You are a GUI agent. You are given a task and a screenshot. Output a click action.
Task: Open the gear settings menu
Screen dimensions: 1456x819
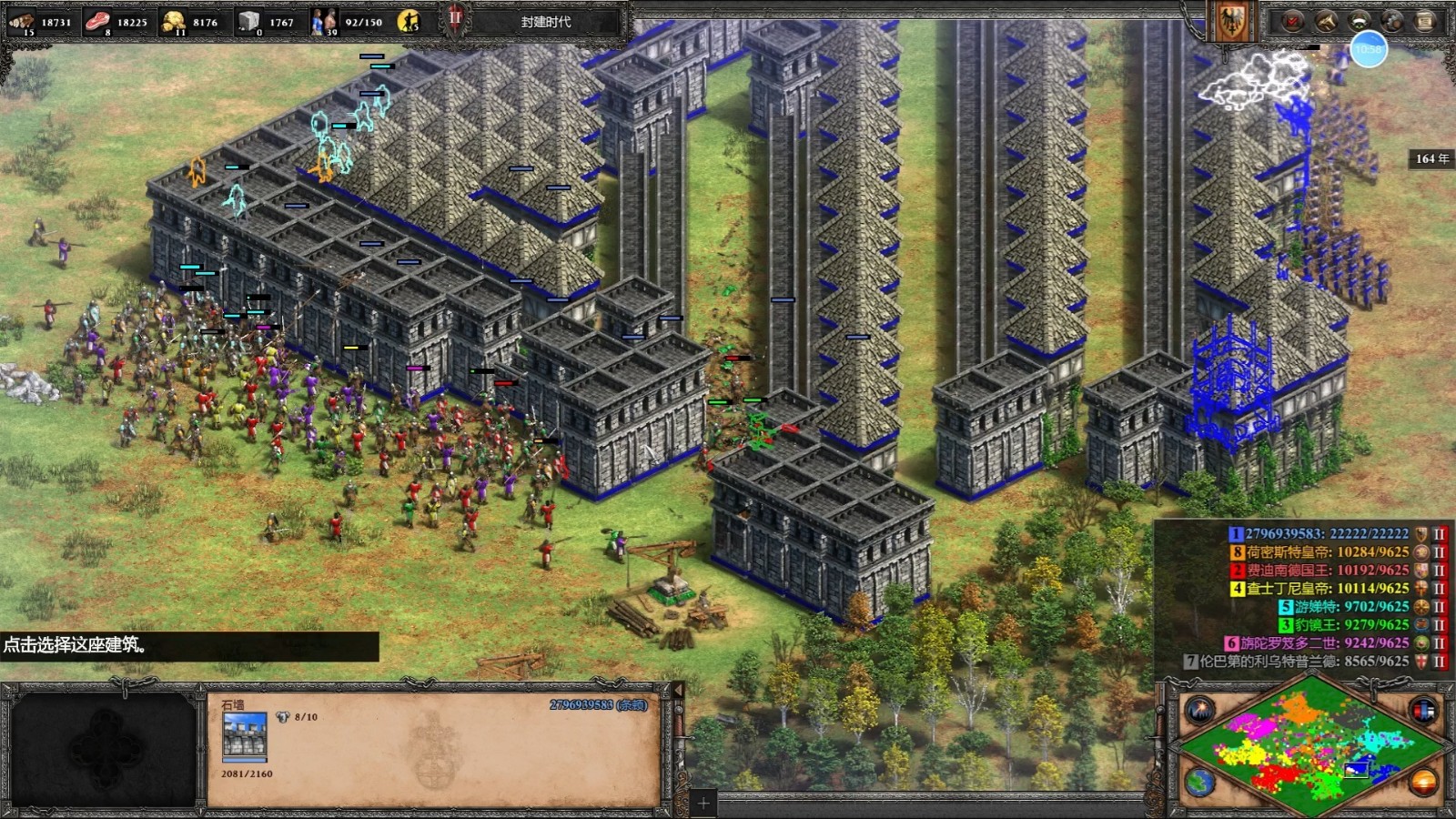point(1392,21)
